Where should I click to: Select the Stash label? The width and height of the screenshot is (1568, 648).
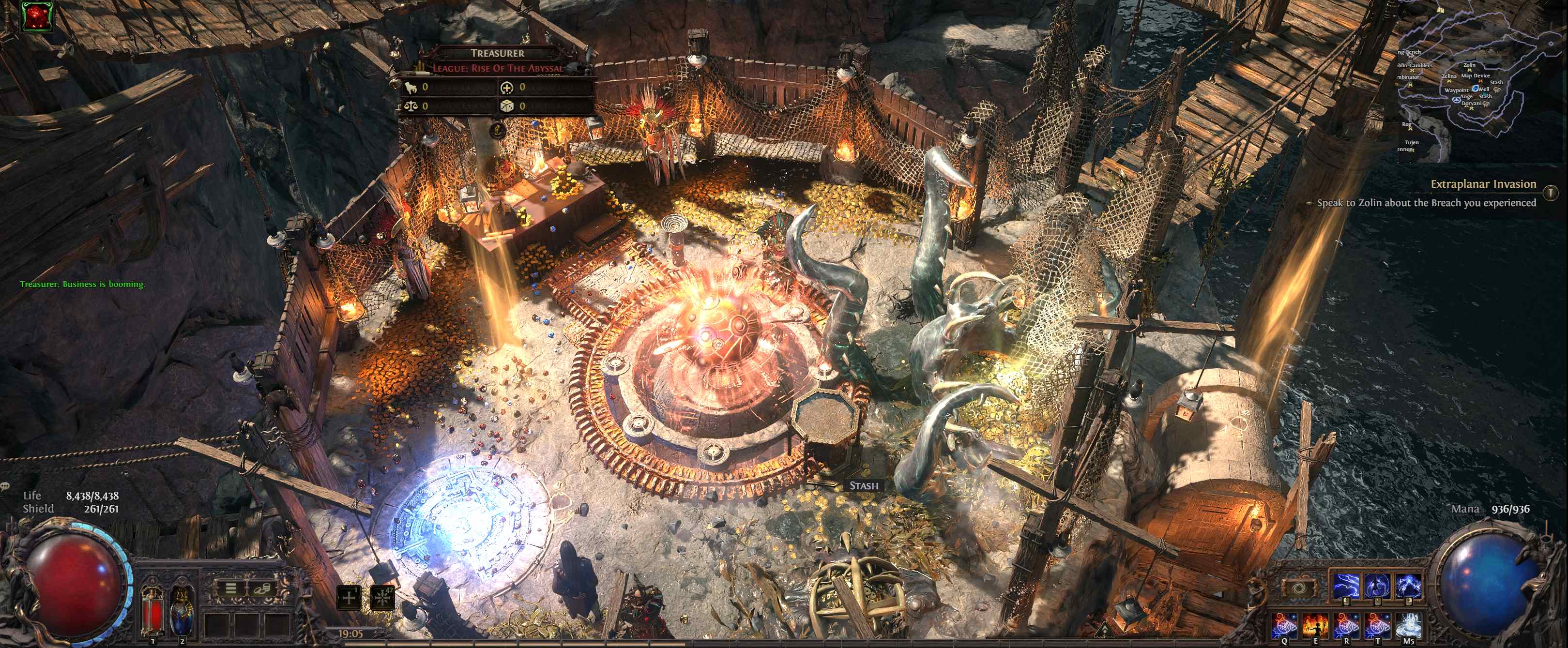coord(864,485)
